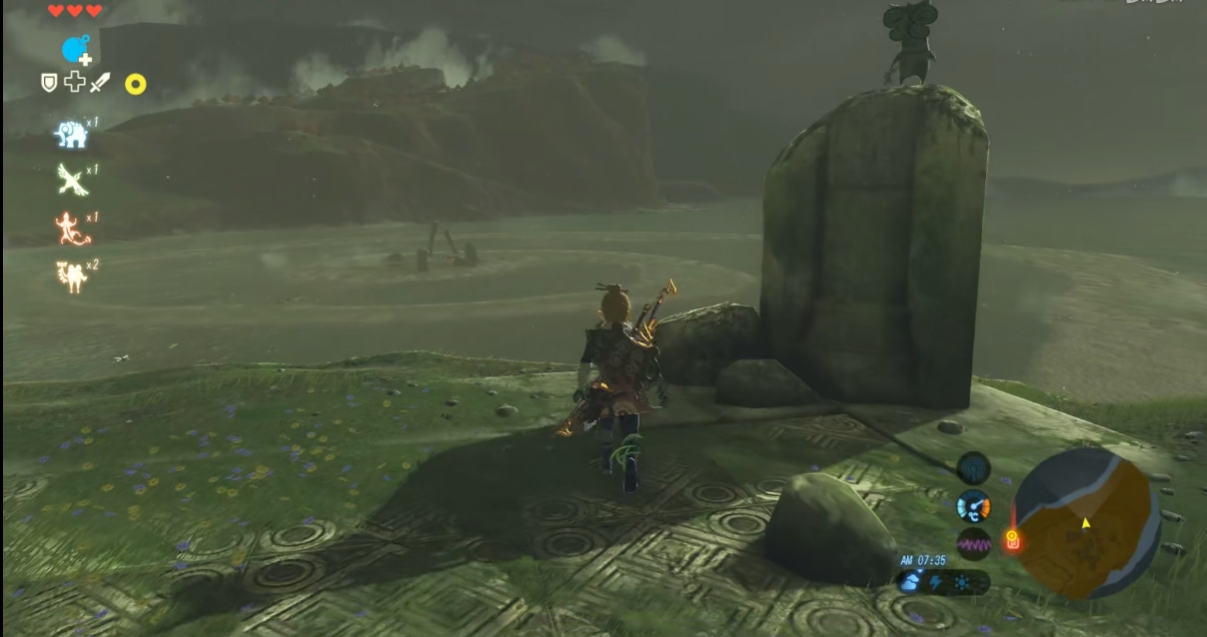This screenshot has width=1207, height=637.
Task: Open the circular minimap
Action: 1086,522
